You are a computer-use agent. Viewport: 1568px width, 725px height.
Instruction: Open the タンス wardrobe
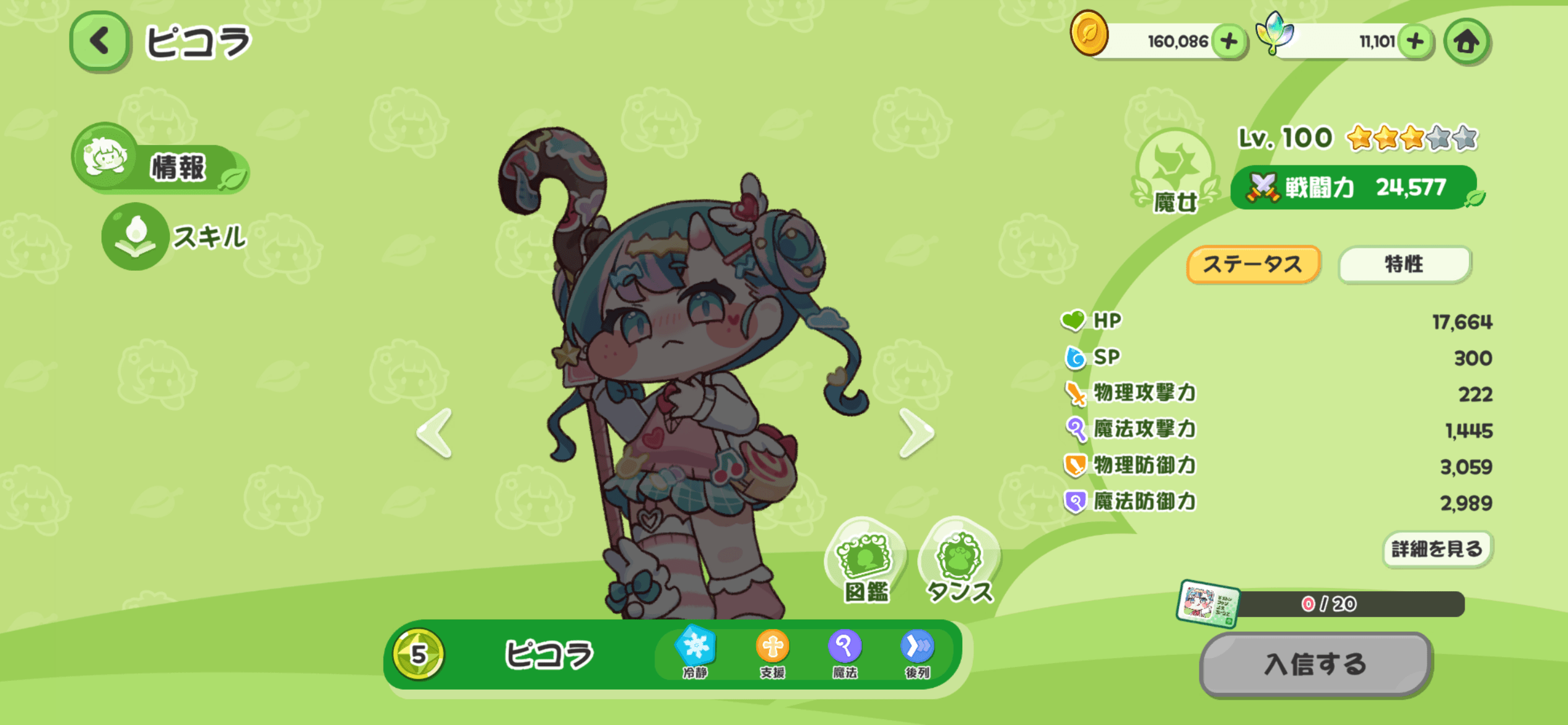coord(959,562)
